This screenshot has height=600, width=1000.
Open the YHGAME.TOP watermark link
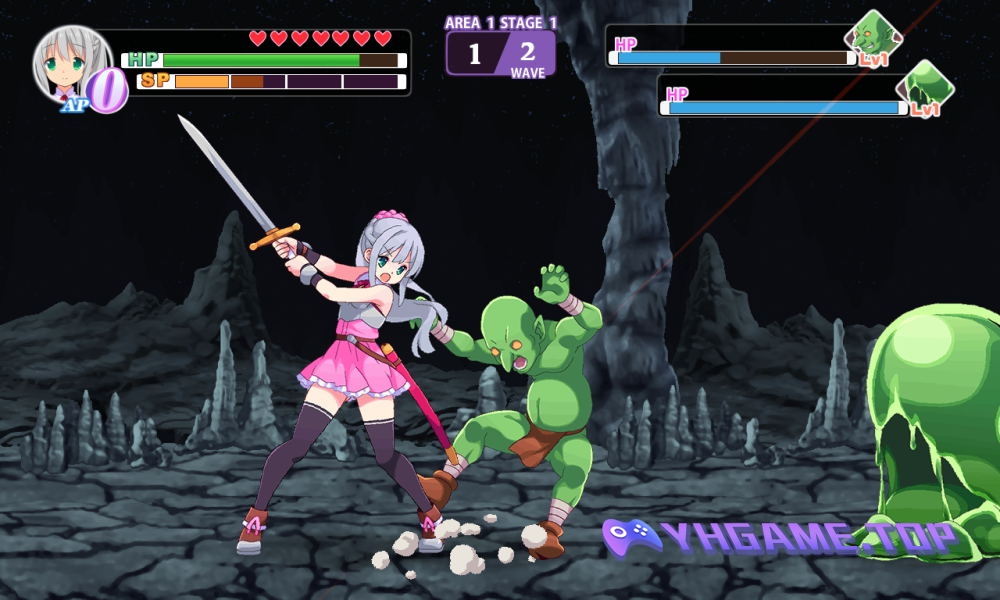coord(780,538)
